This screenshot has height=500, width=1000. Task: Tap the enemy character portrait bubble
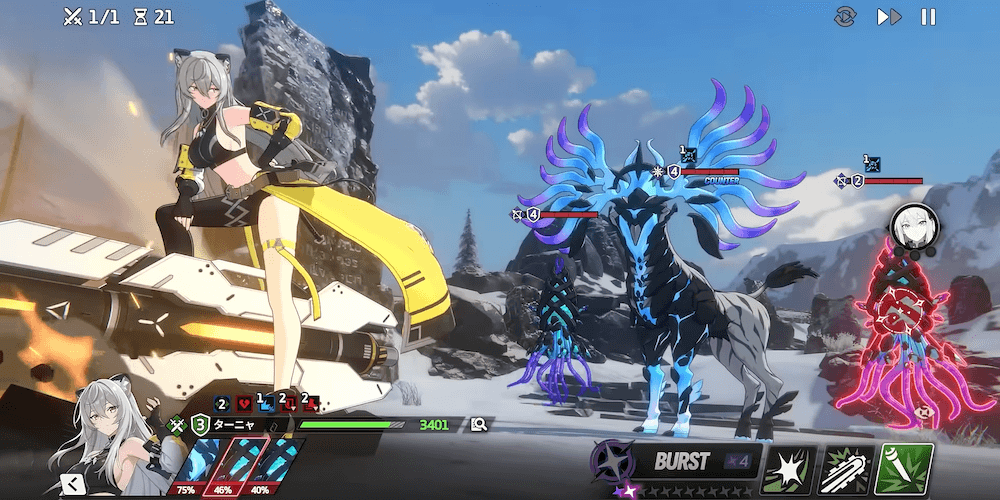(x=914, y=226)
